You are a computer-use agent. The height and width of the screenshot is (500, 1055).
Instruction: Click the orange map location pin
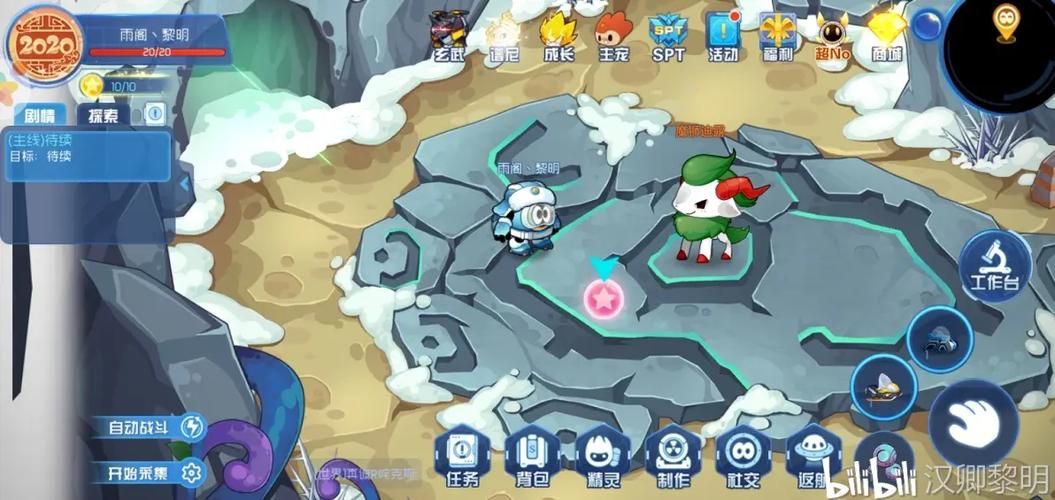pos(1004,19)
